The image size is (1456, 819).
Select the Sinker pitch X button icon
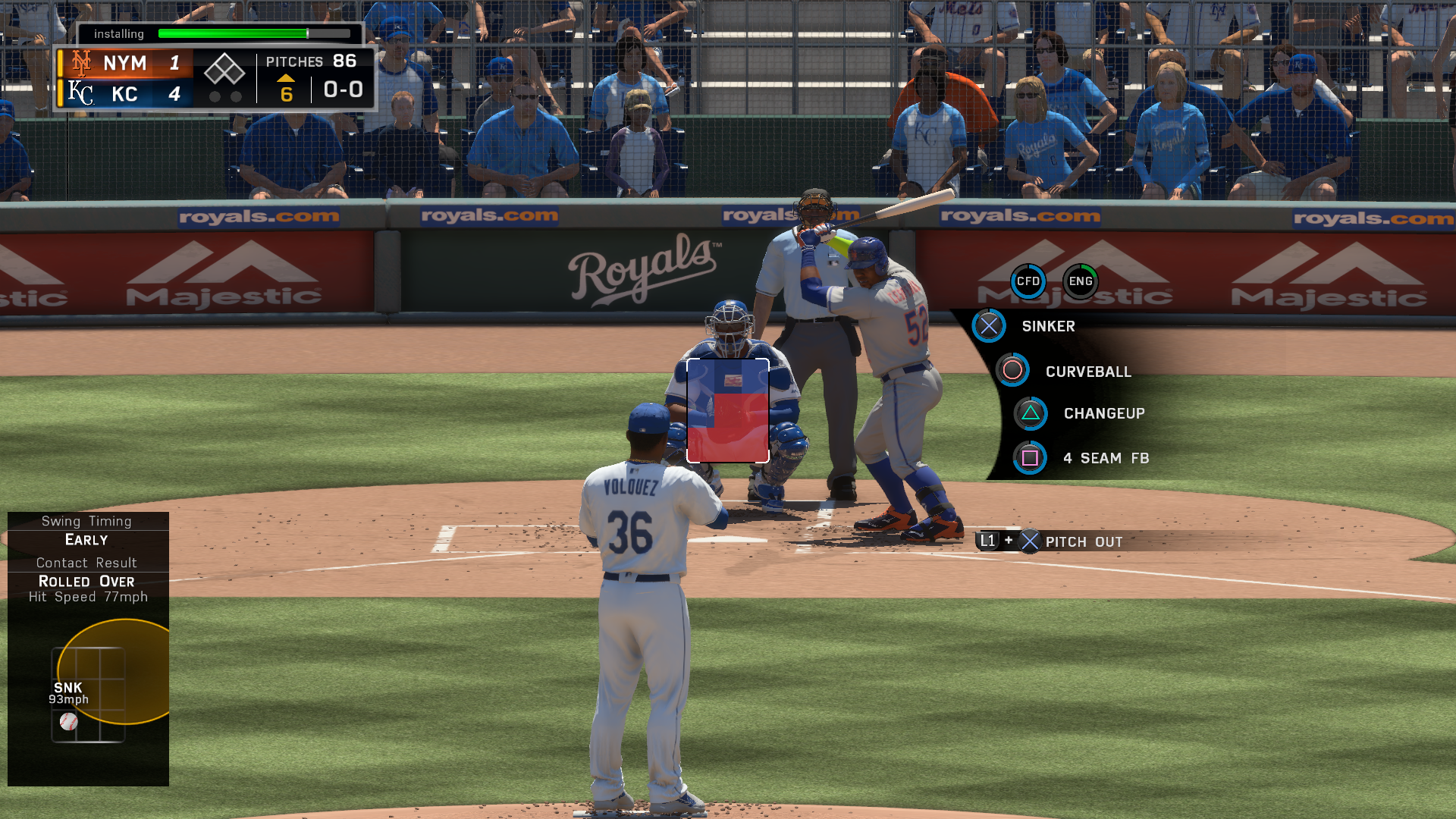[988, 326]
